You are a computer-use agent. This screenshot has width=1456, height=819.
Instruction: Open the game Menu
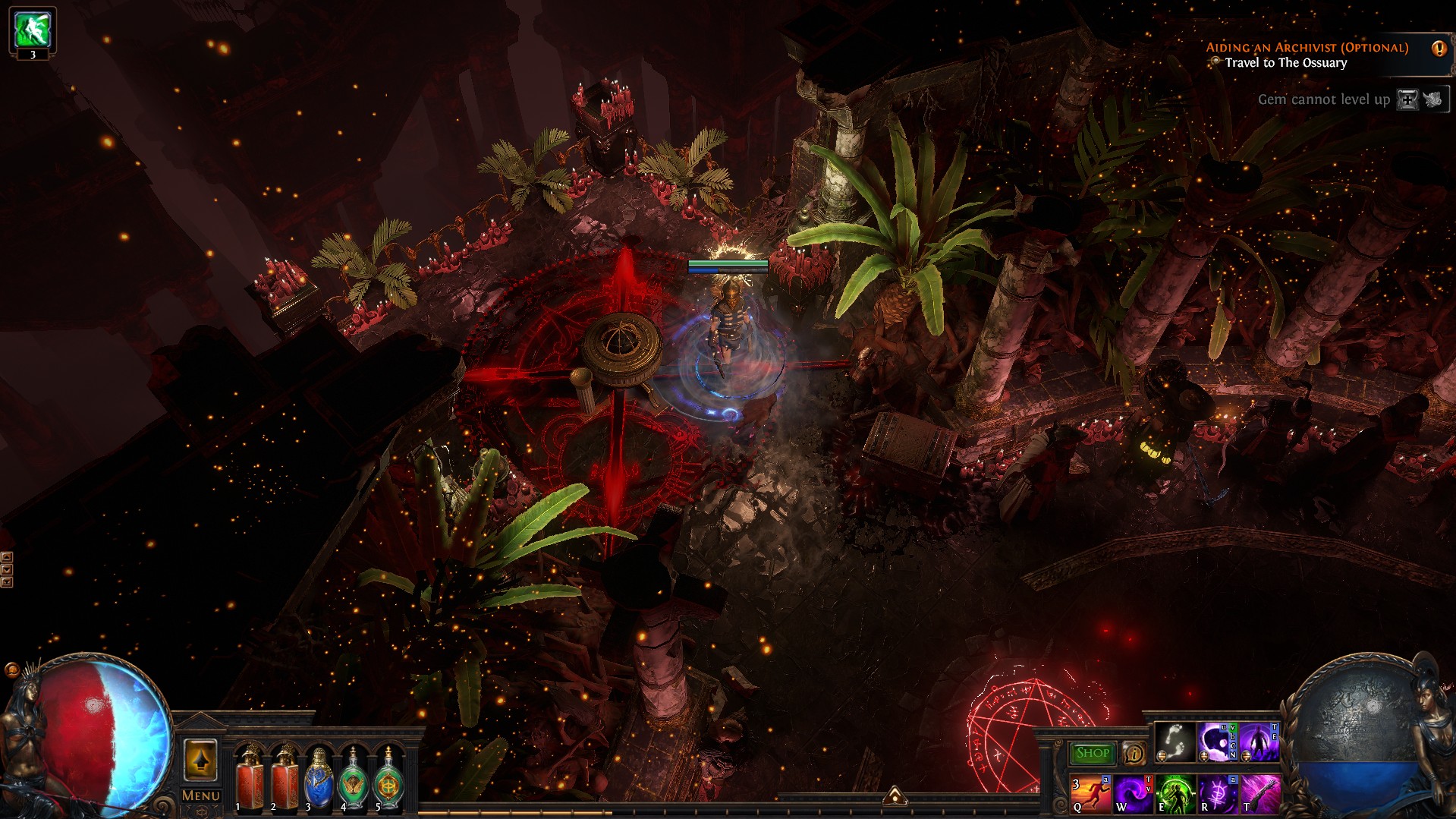[x=200, y=795]
